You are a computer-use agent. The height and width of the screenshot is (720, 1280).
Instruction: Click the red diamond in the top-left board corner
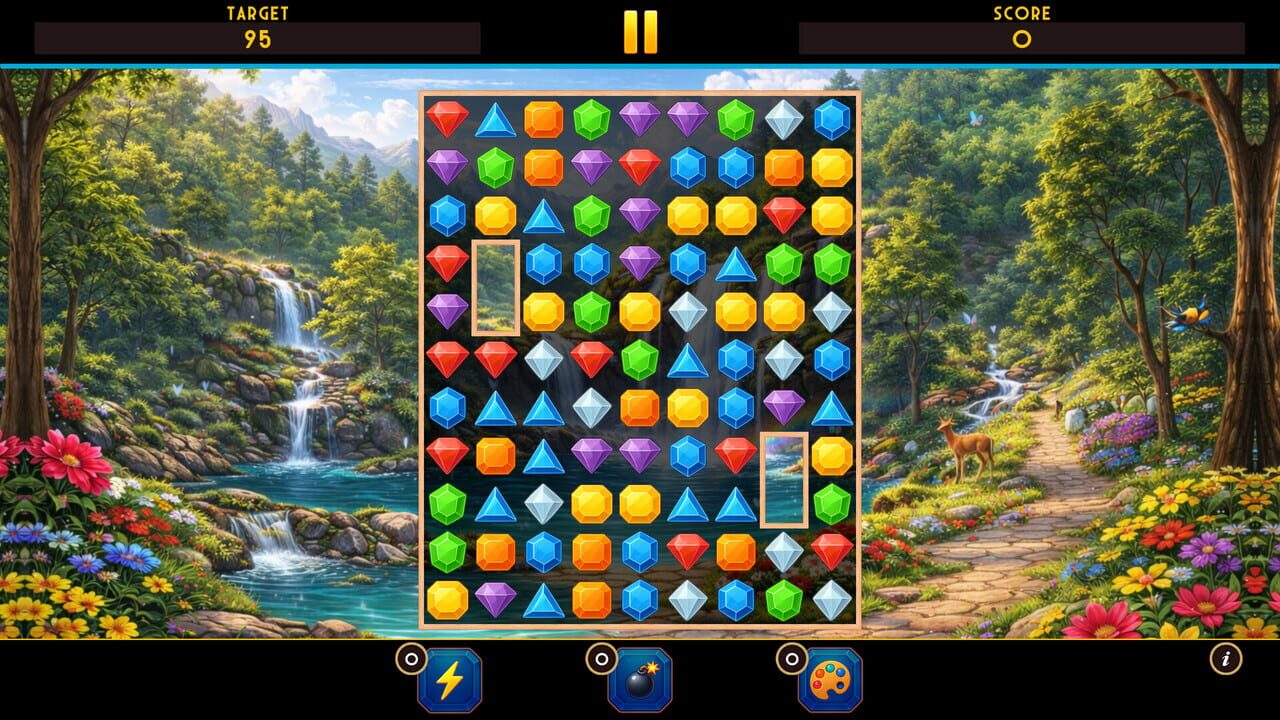pos(446,118)
